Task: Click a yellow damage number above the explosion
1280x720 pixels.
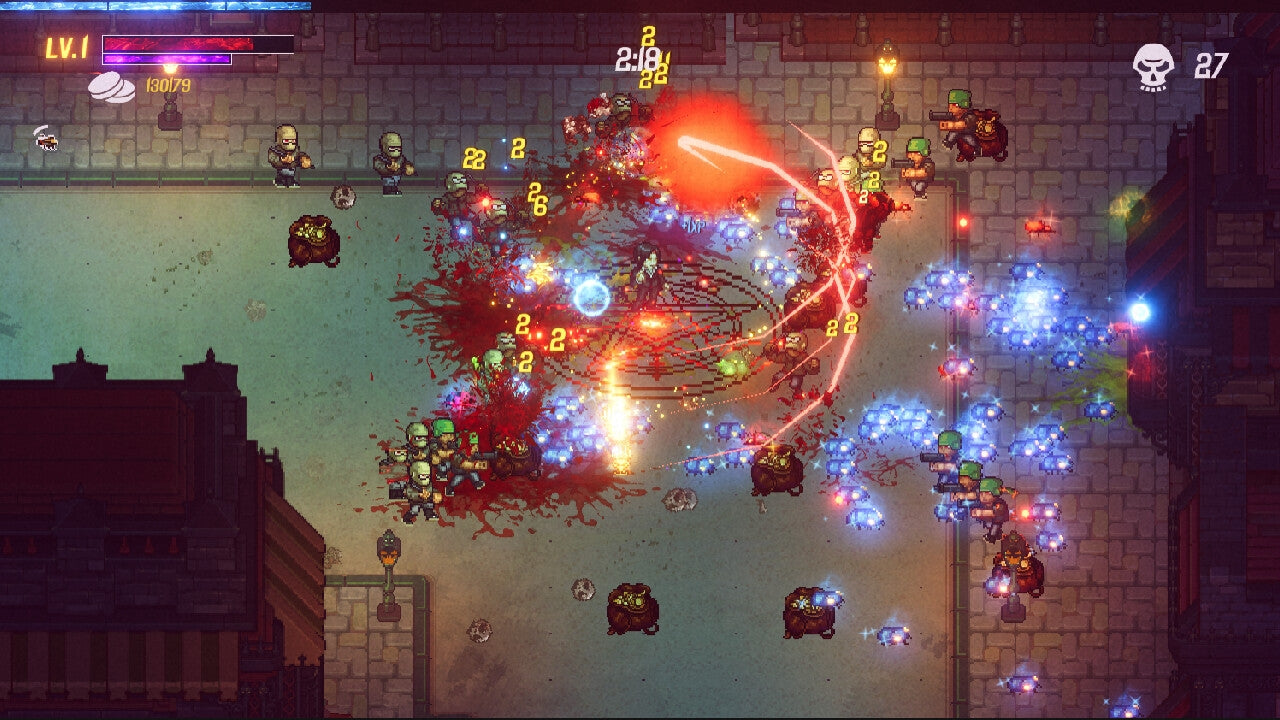Action: (x=650, y=38)
